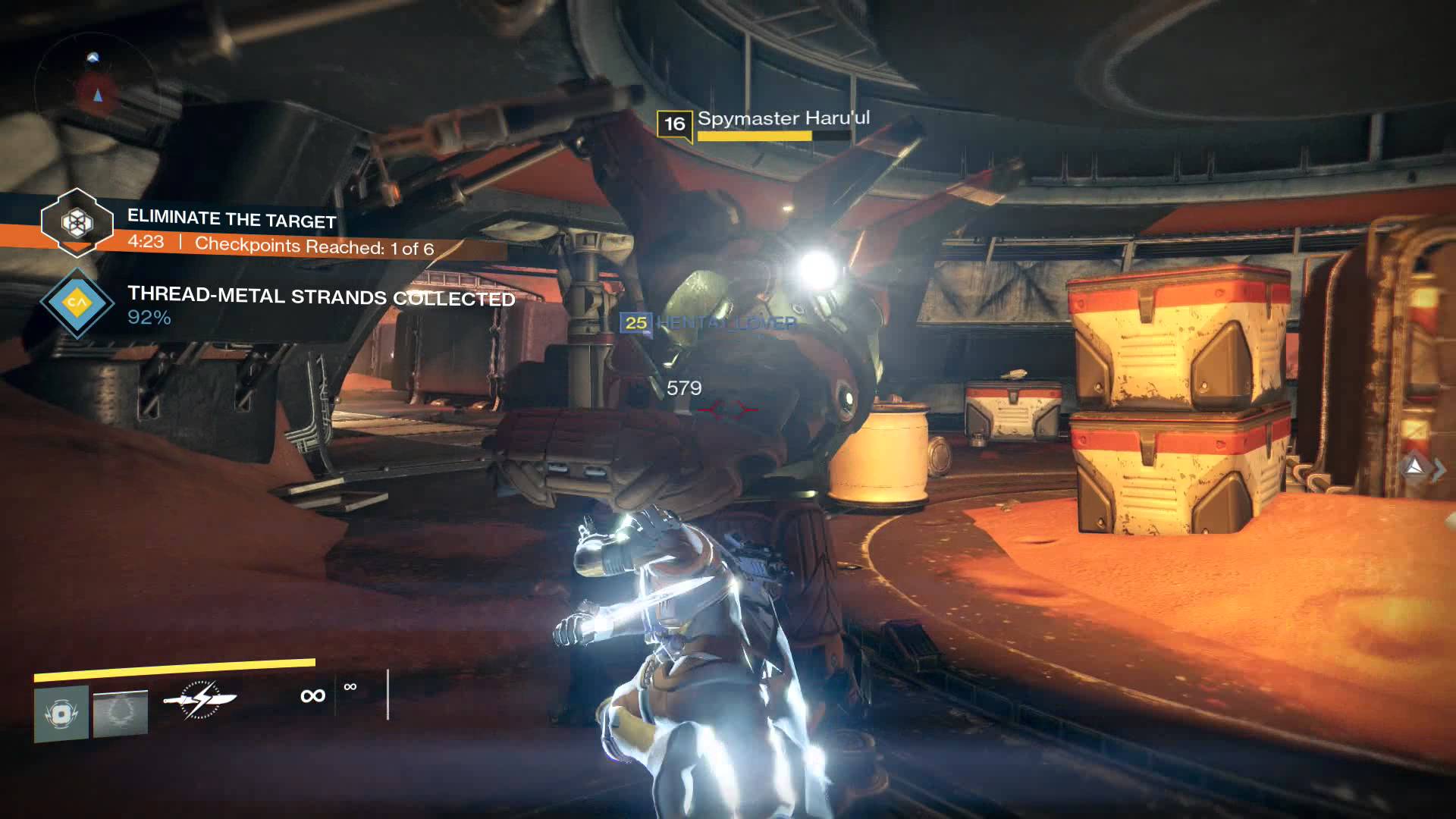Activate the lightning blade super icon
The height and width of the screenshot is (819, 1456).
click(x=200, y=699)
